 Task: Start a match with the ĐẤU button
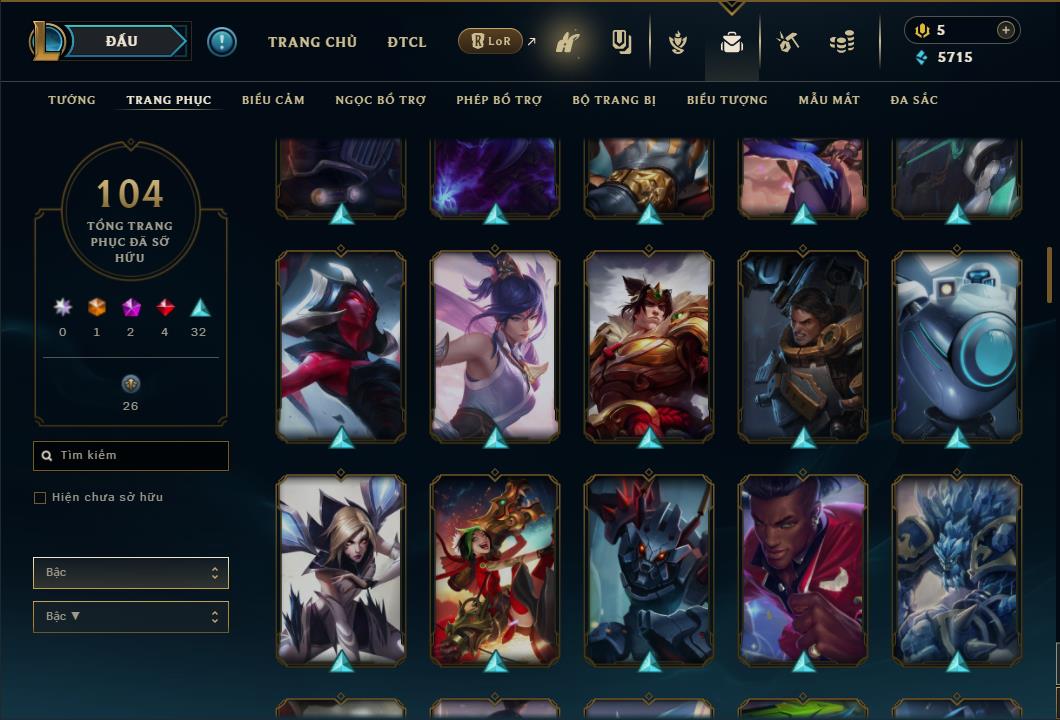click(x=120, y=41)
